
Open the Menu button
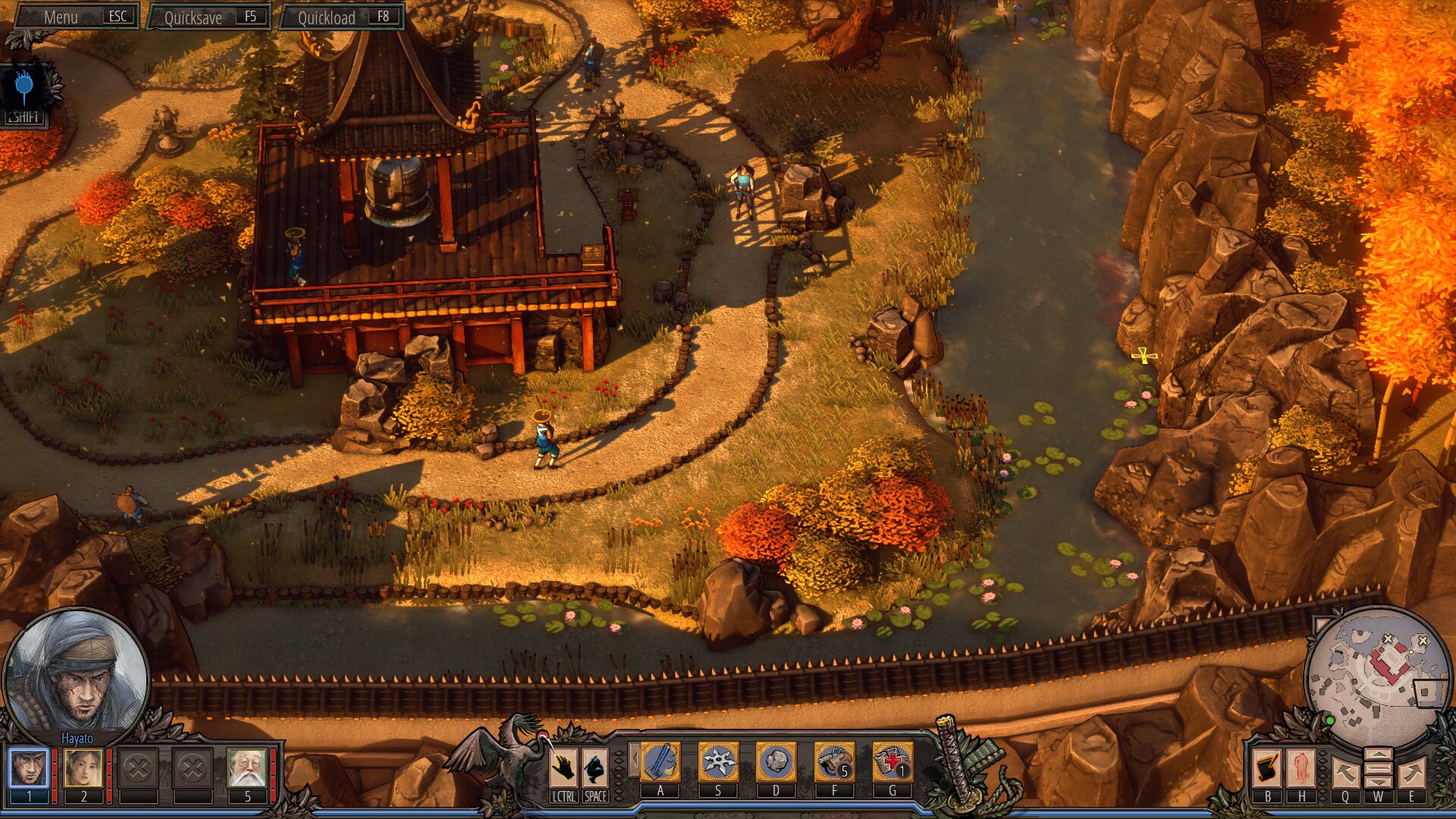pos(77,17)
